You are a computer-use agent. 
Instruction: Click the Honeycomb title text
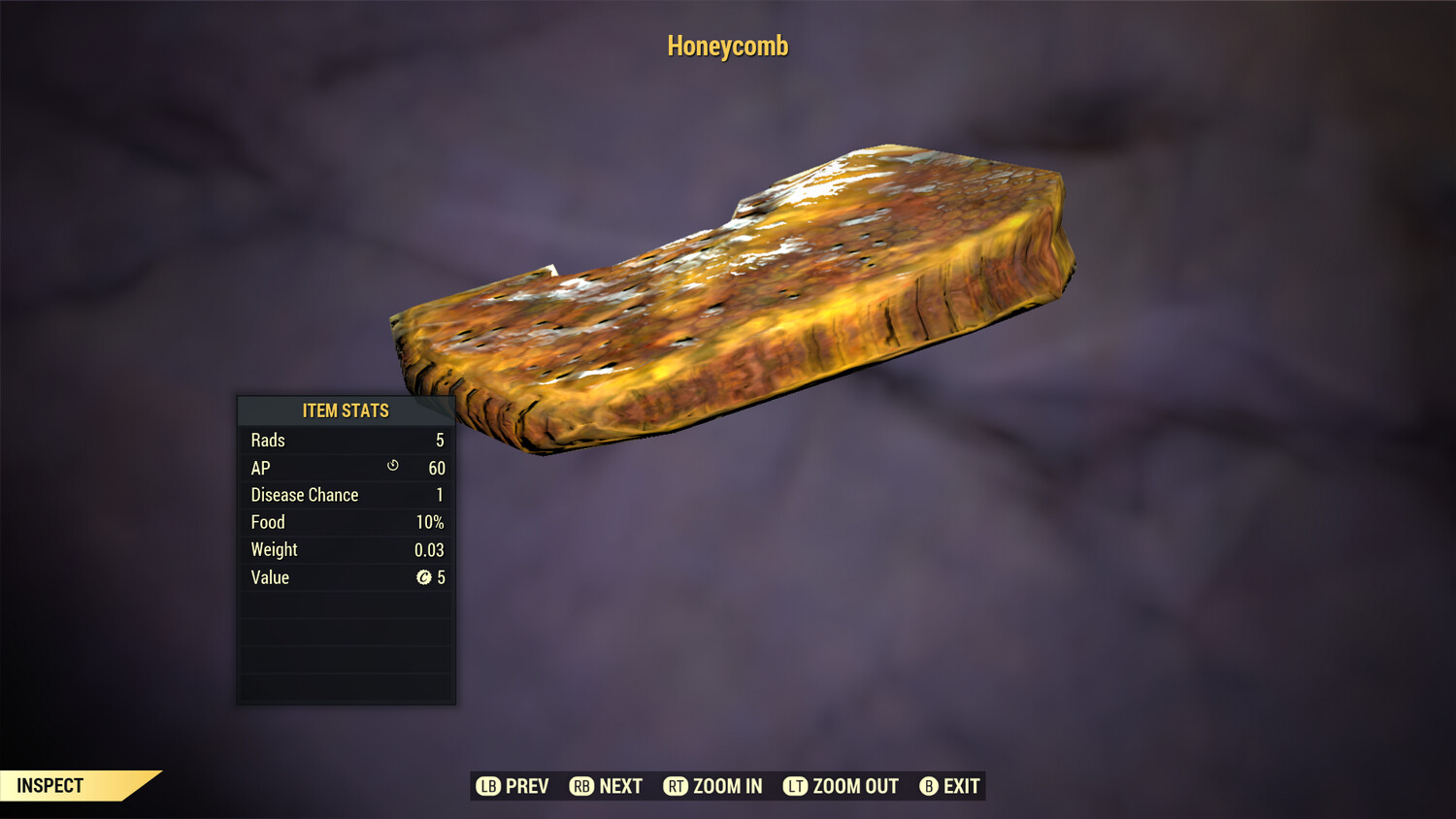tap(727, 46)
